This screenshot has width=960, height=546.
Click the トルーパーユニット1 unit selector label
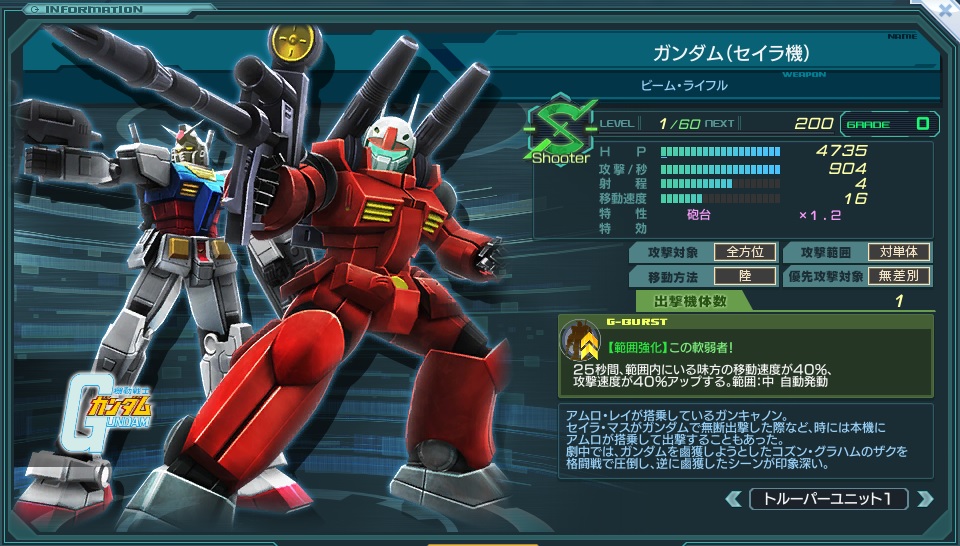[x=829, y=499]
